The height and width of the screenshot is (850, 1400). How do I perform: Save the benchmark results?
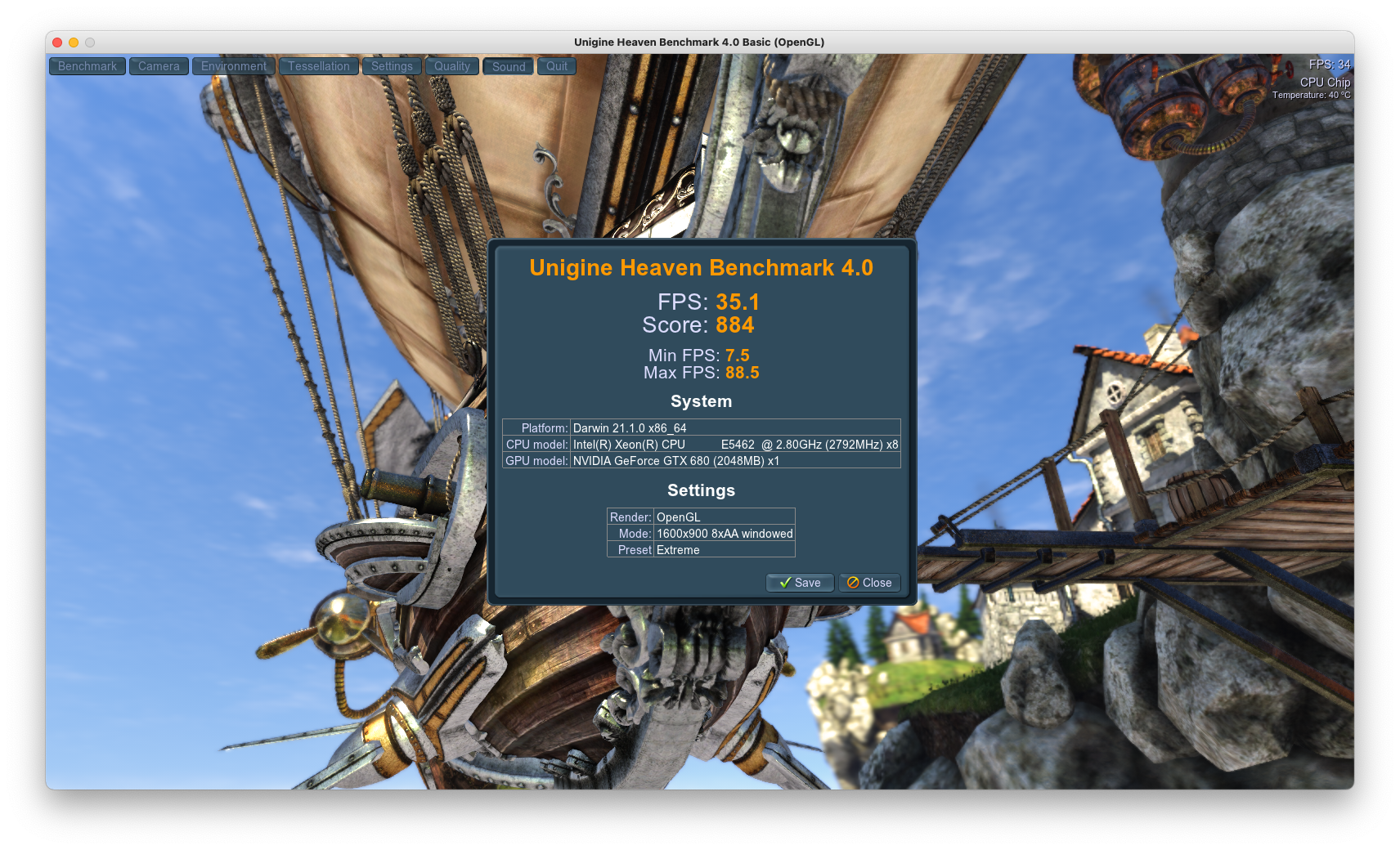point(800,583)
